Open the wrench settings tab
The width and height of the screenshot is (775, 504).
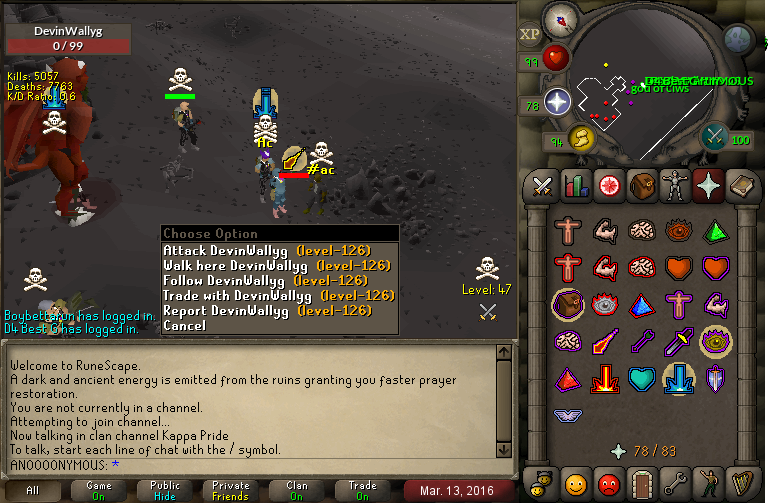click(675, 481)
